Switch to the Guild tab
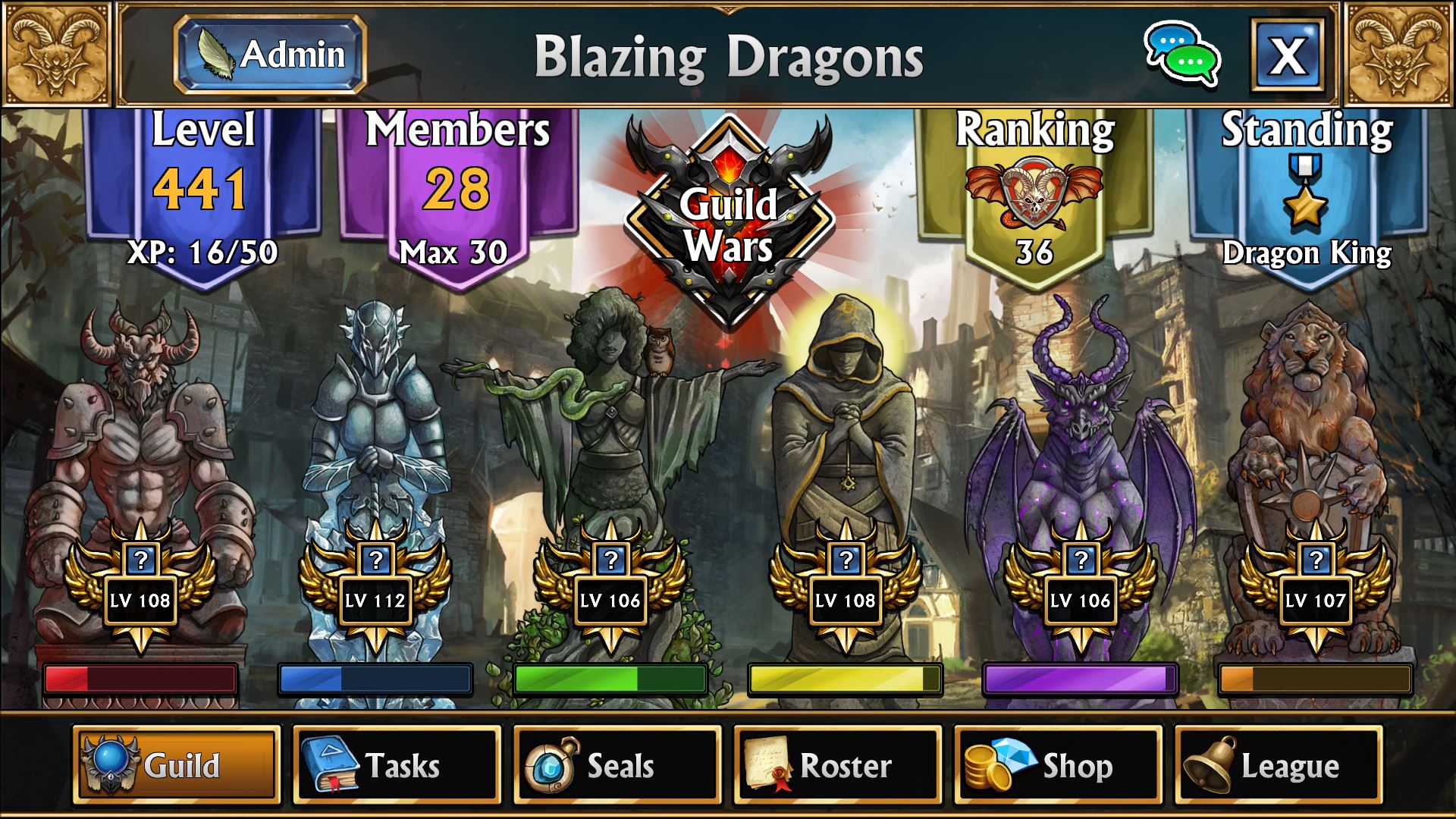This screenshot has width=1456, height=819. tap(177, 764)
